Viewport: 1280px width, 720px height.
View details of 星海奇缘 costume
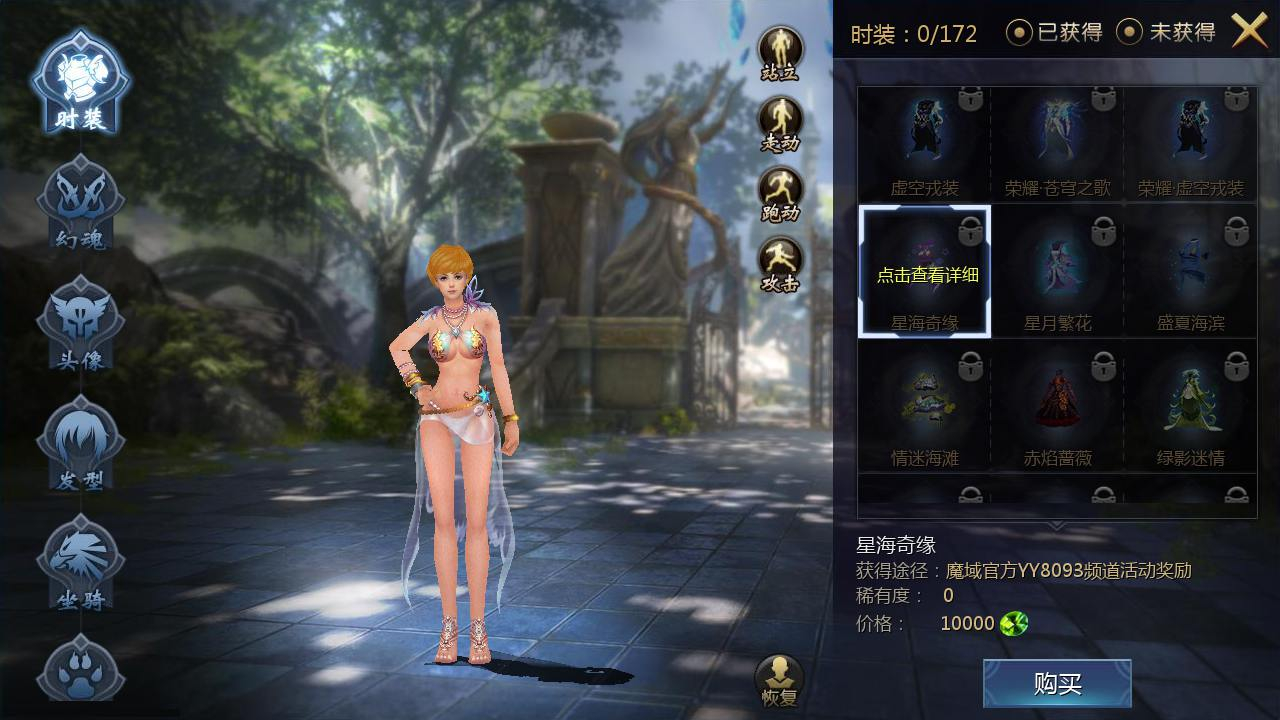(x=924, y=272)
